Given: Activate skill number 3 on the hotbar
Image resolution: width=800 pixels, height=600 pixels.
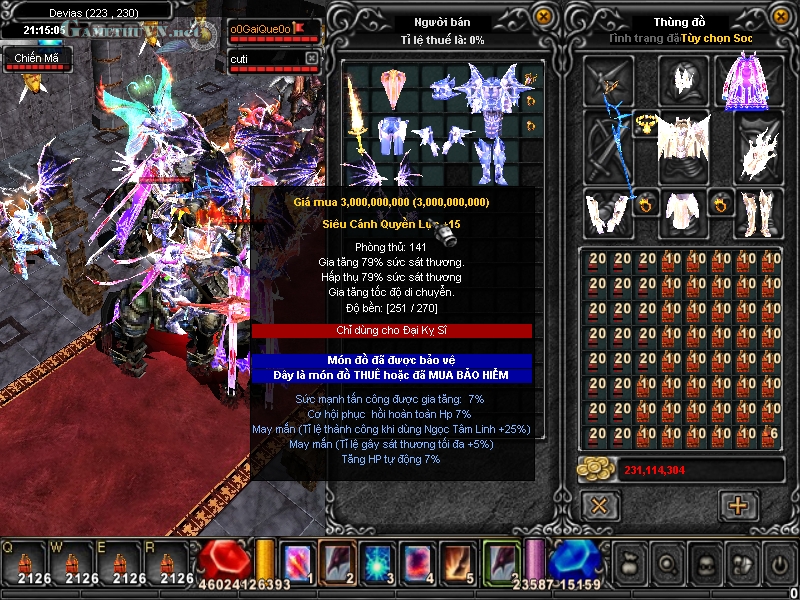Looking at the screenshot, I should pos(379,562).
